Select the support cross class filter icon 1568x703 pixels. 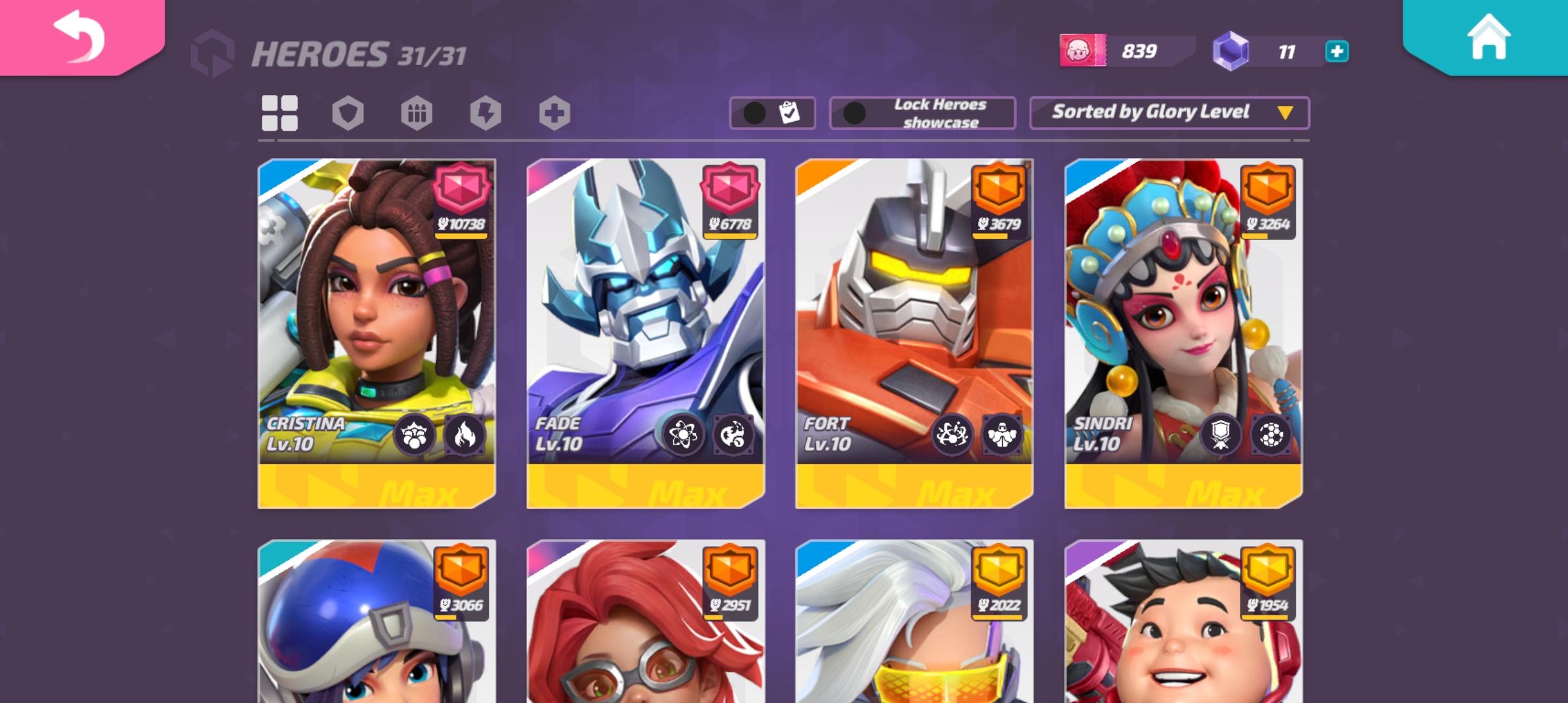[x=554, y=112]
